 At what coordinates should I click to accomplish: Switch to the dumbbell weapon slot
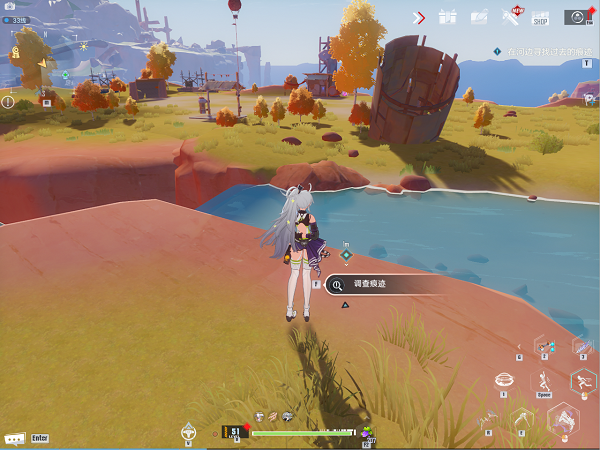[544, 345]
